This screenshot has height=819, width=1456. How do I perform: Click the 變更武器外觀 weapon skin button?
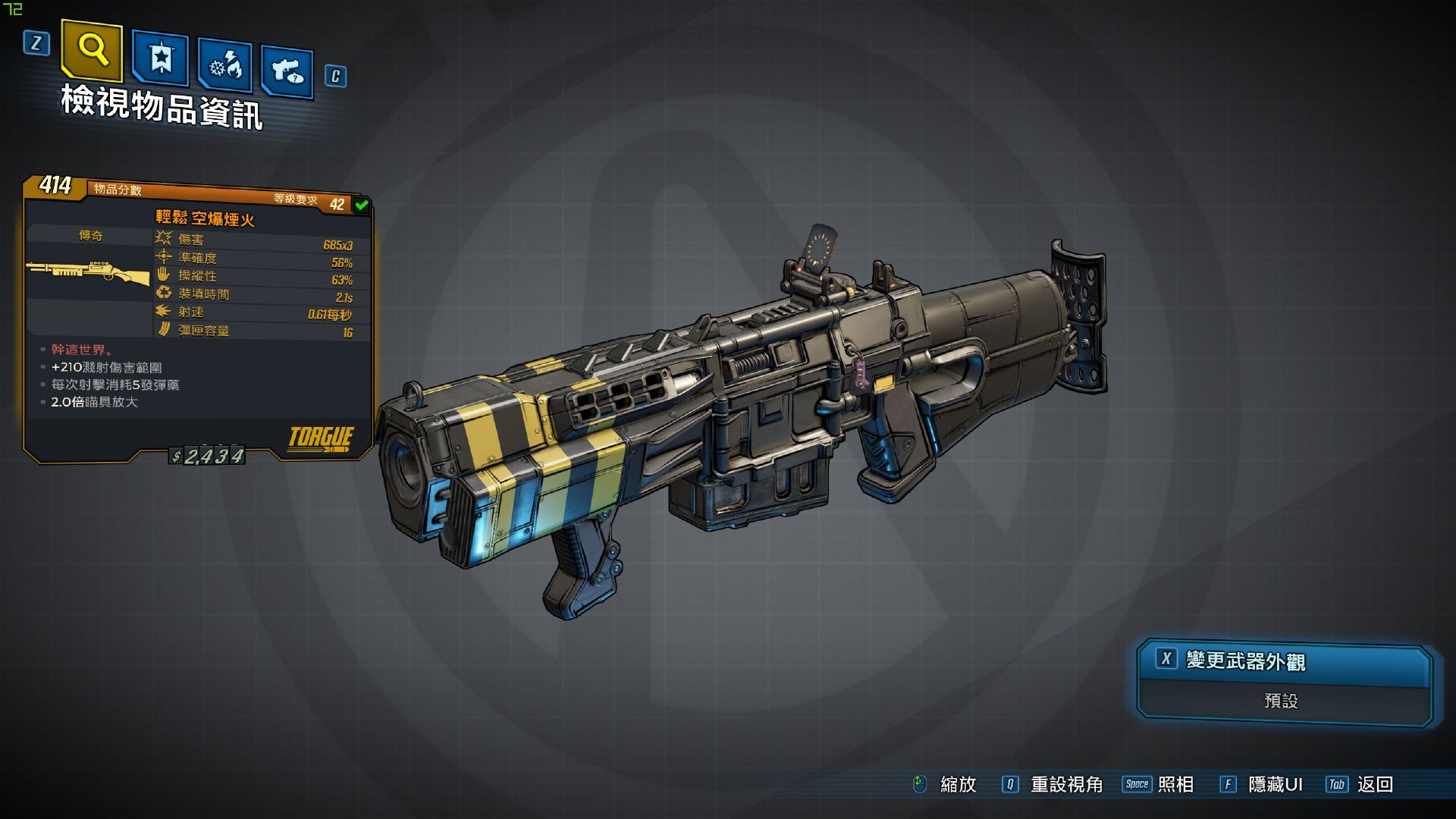click(1283, 661)
